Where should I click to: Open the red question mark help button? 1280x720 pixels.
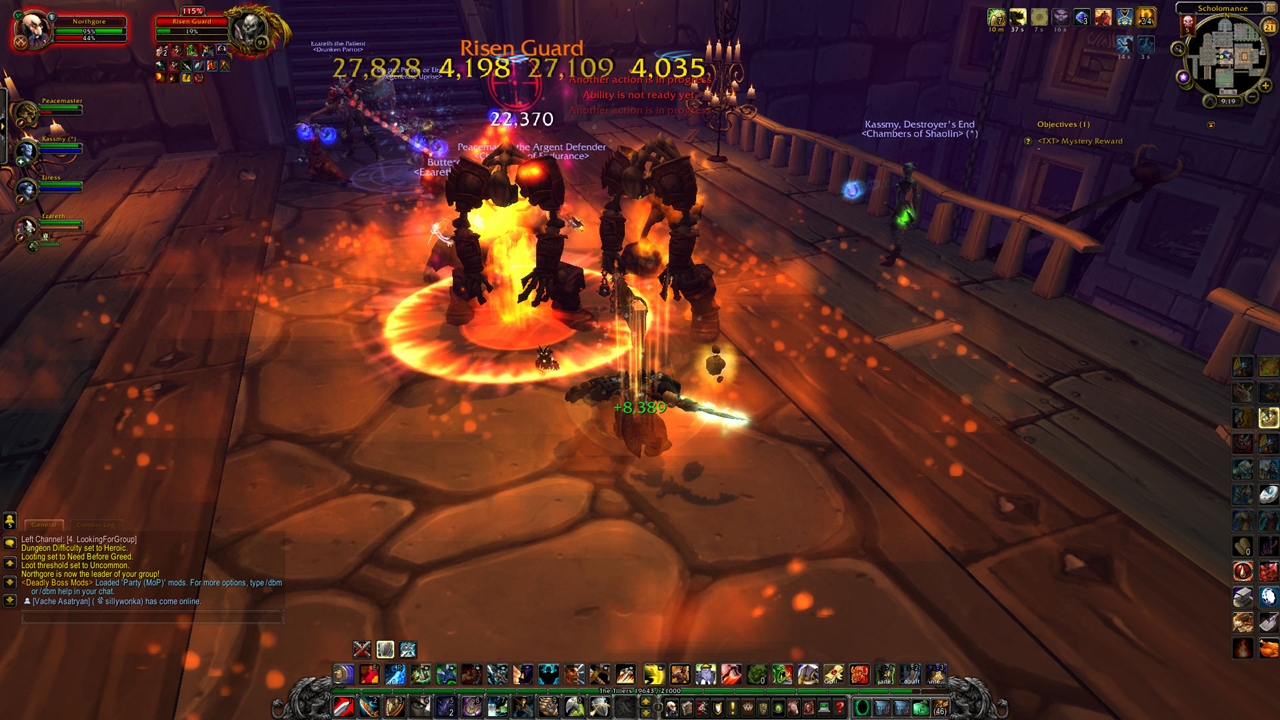[840, 708]
